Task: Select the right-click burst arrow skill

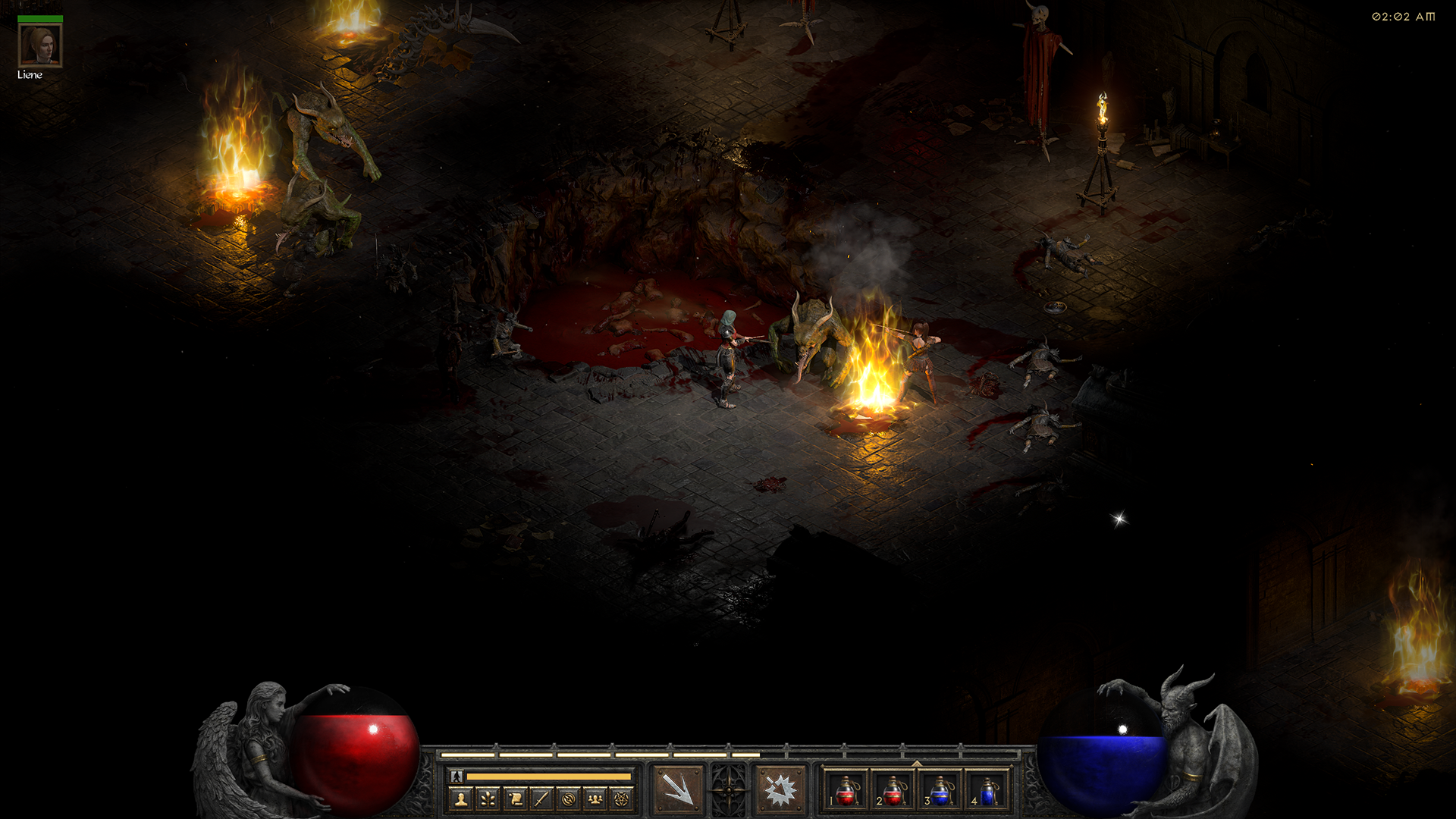Action: (x=780, y=789)
